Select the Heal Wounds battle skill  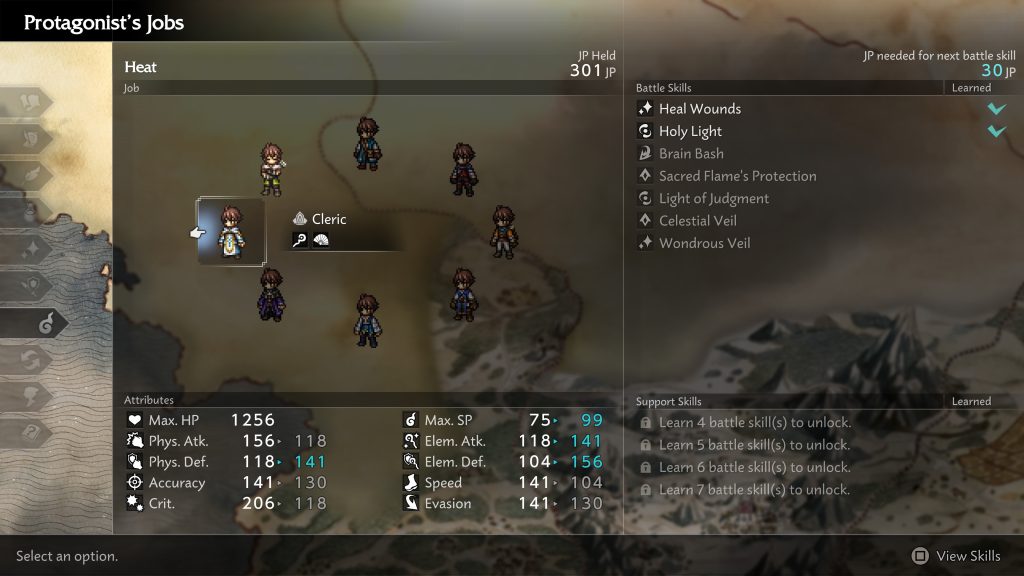pyautogui.click(x=699, y=109)
